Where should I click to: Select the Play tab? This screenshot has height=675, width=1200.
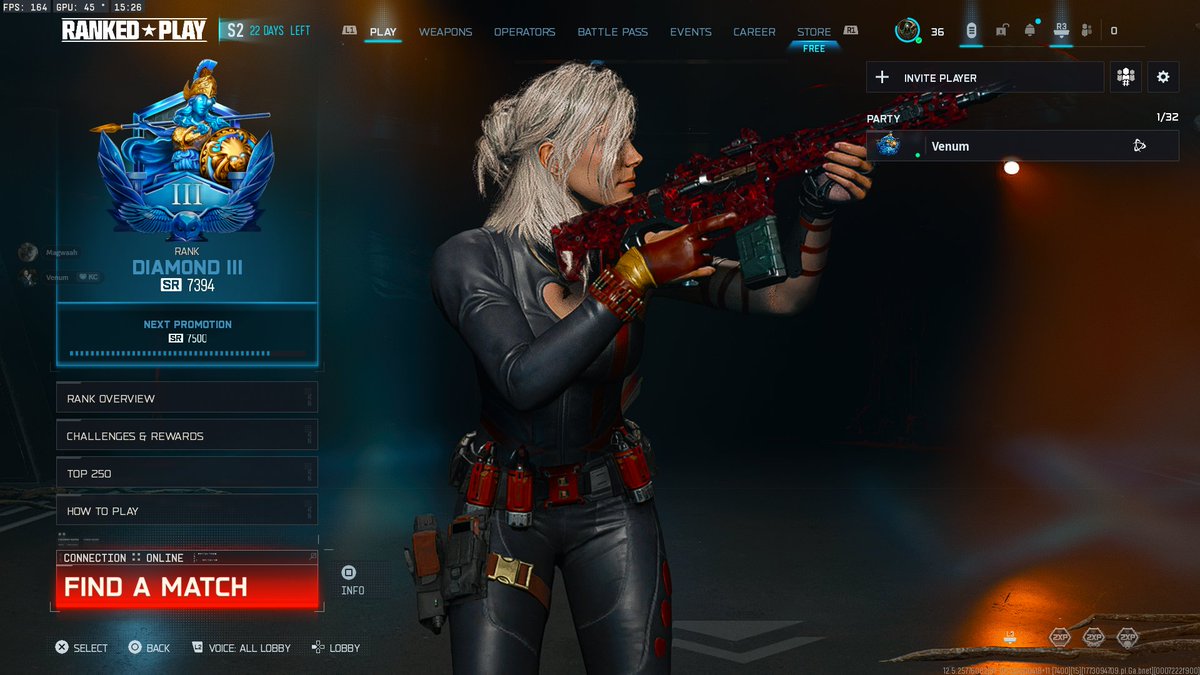pyautogui.click(x=383, y=32)
